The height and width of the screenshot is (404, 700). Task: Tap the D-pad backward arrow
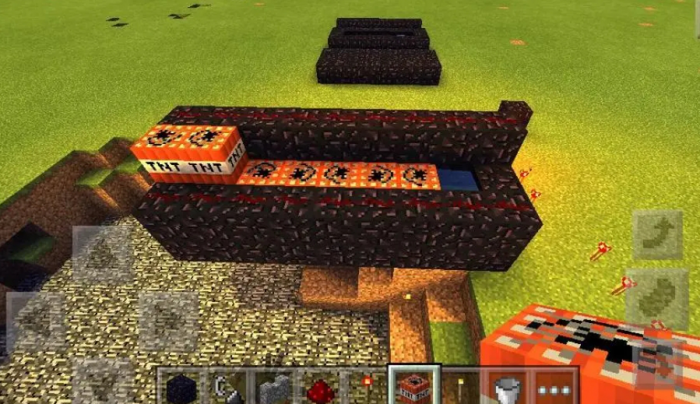point(100,380)
